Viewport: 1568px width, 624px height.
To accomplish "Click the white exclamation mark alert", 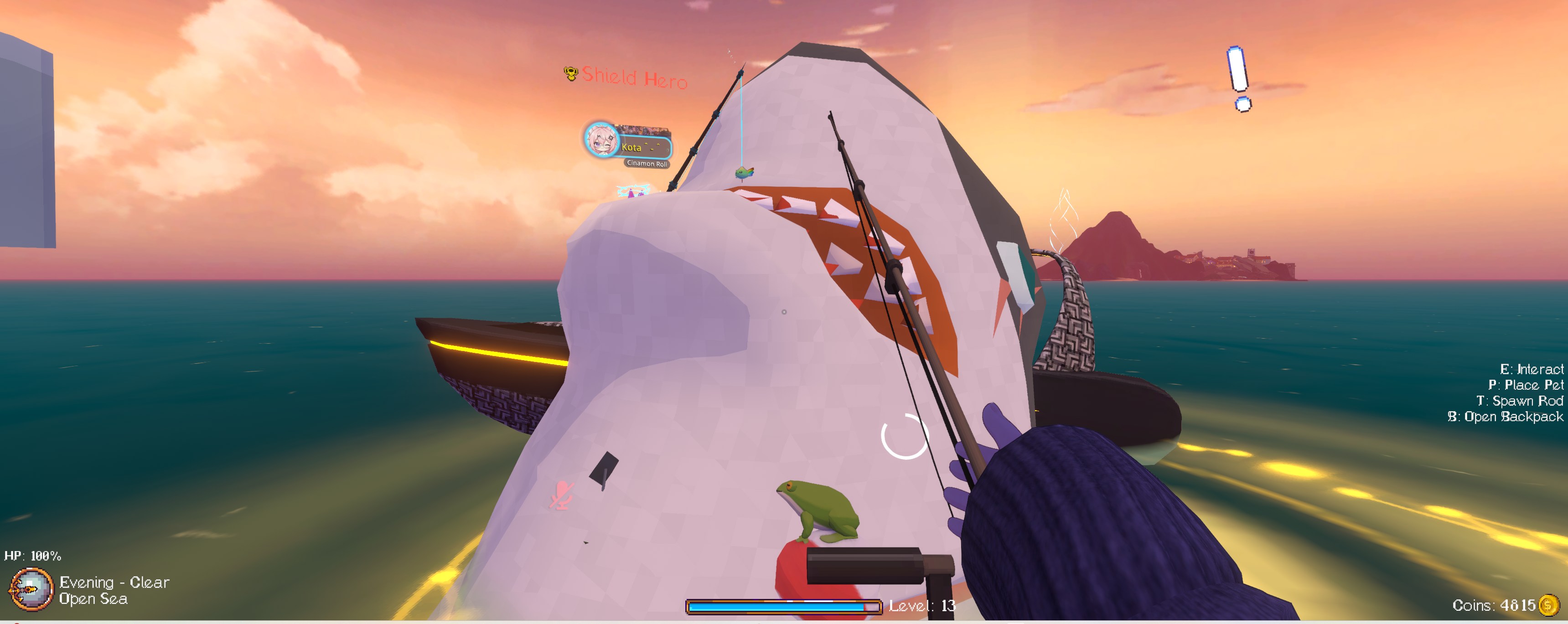I will coord(1239,78).
